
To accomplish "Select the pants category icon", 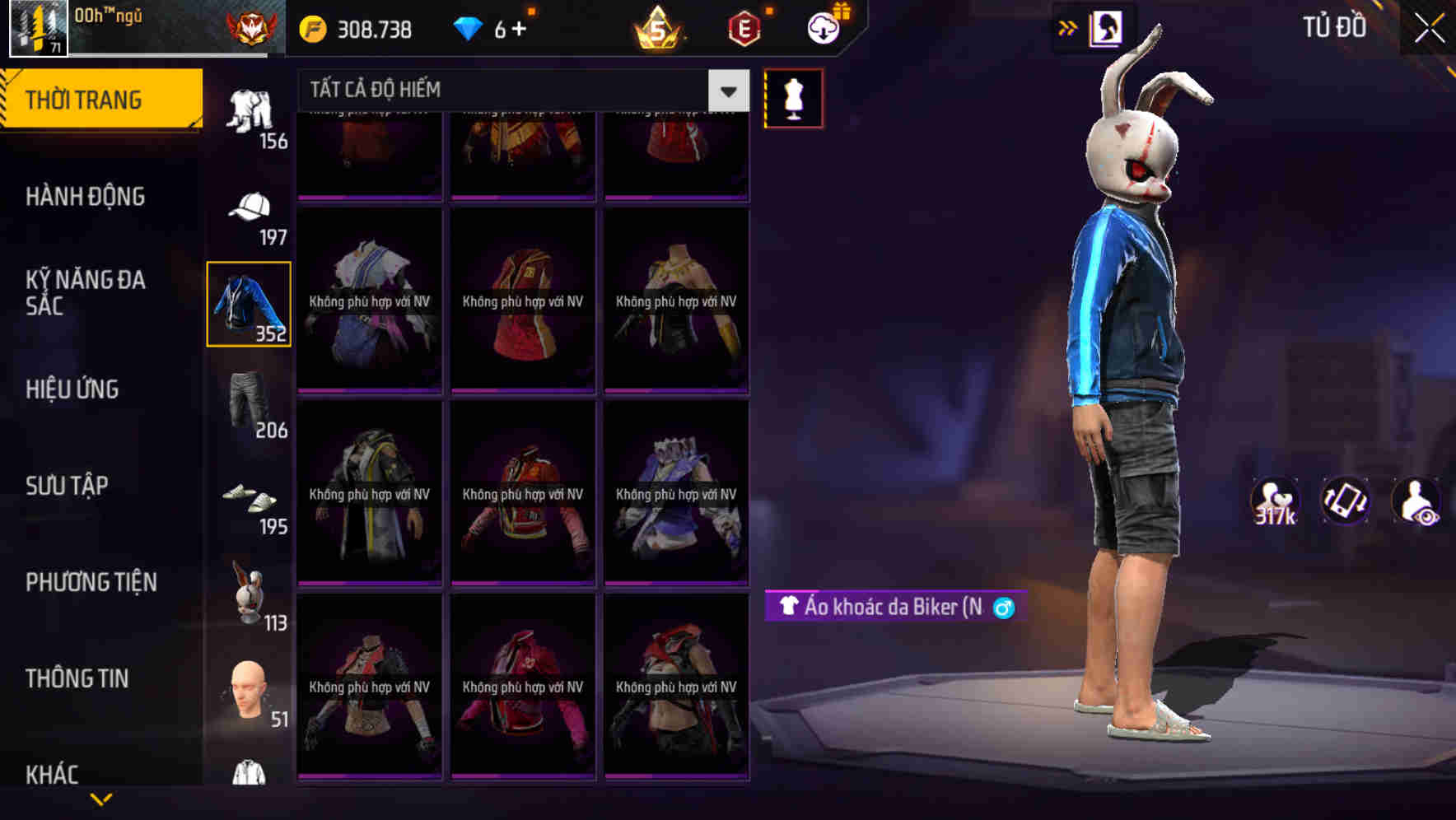I will tap(248, 403).
